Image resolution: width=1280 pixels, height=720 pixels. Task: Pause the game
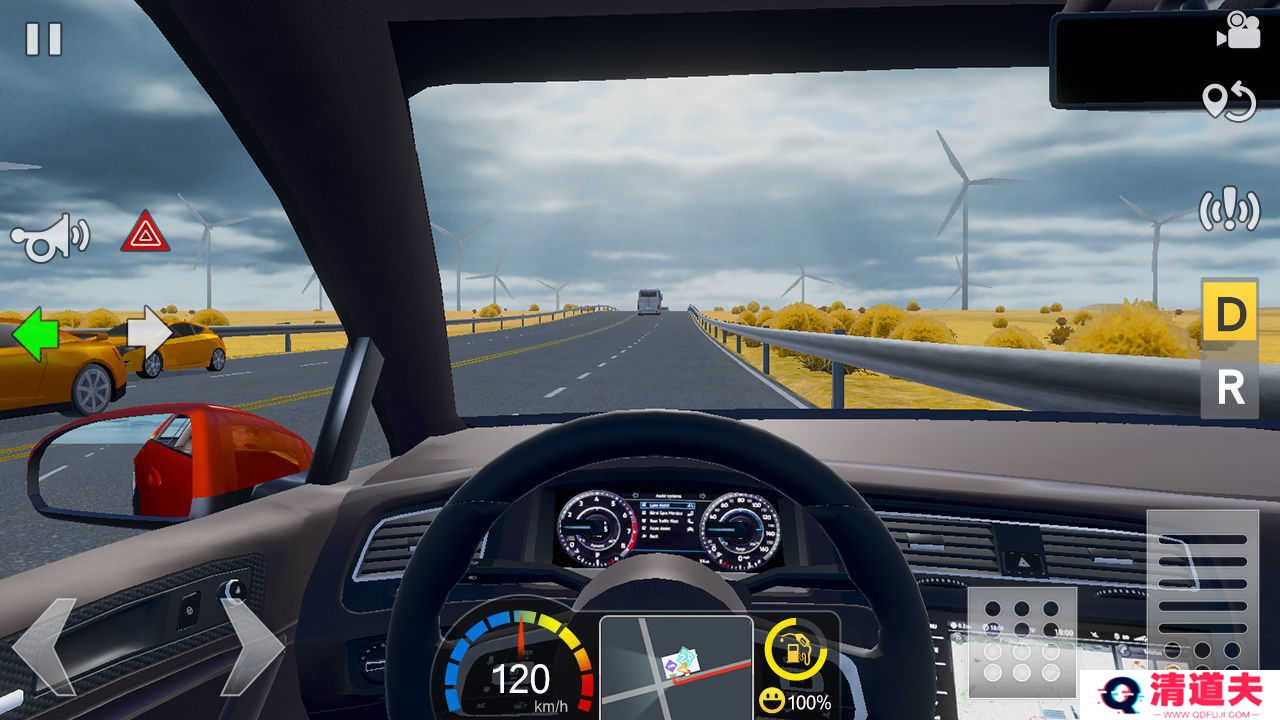[43, 39]
